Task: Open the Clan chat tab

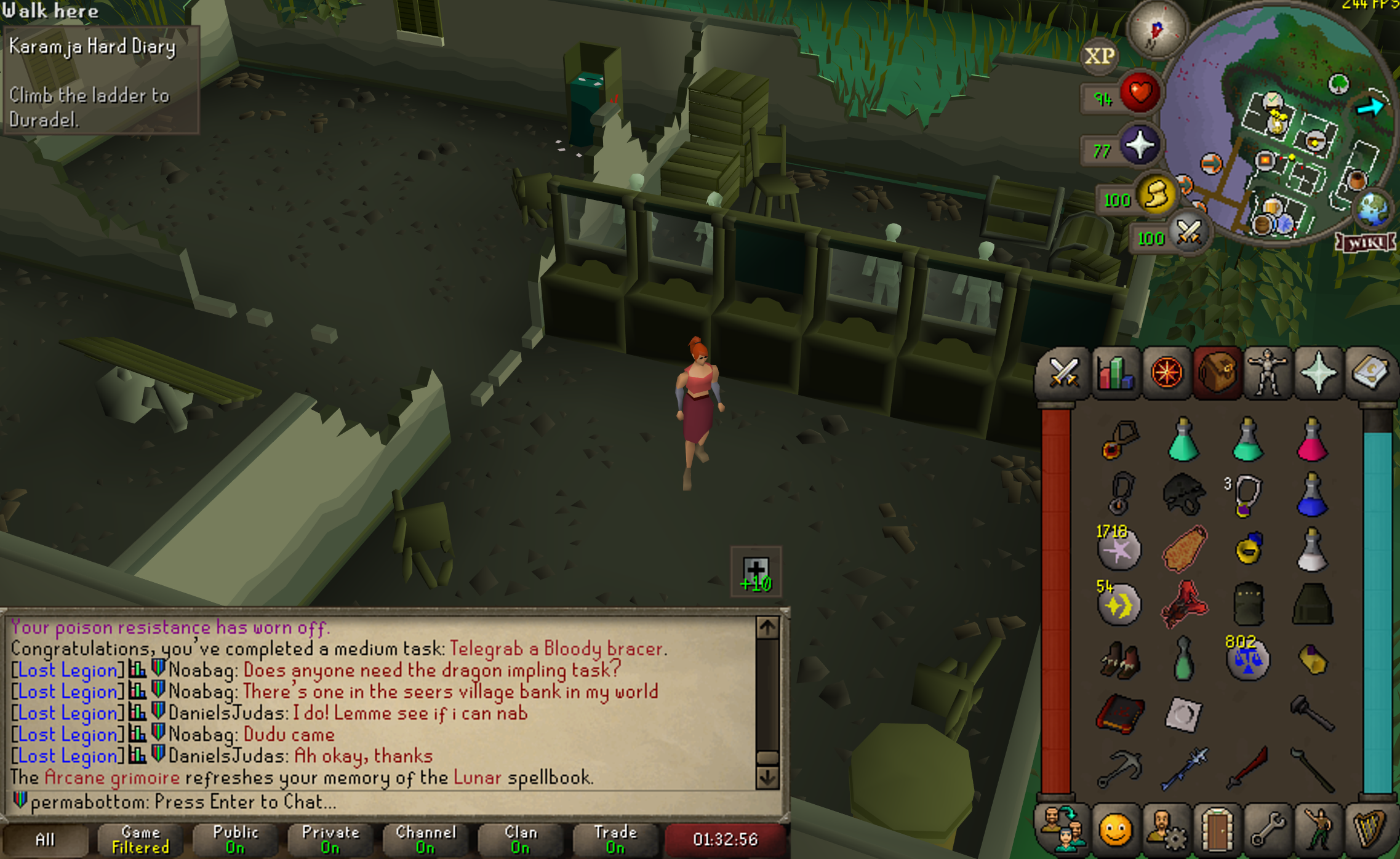Action: 521,839
